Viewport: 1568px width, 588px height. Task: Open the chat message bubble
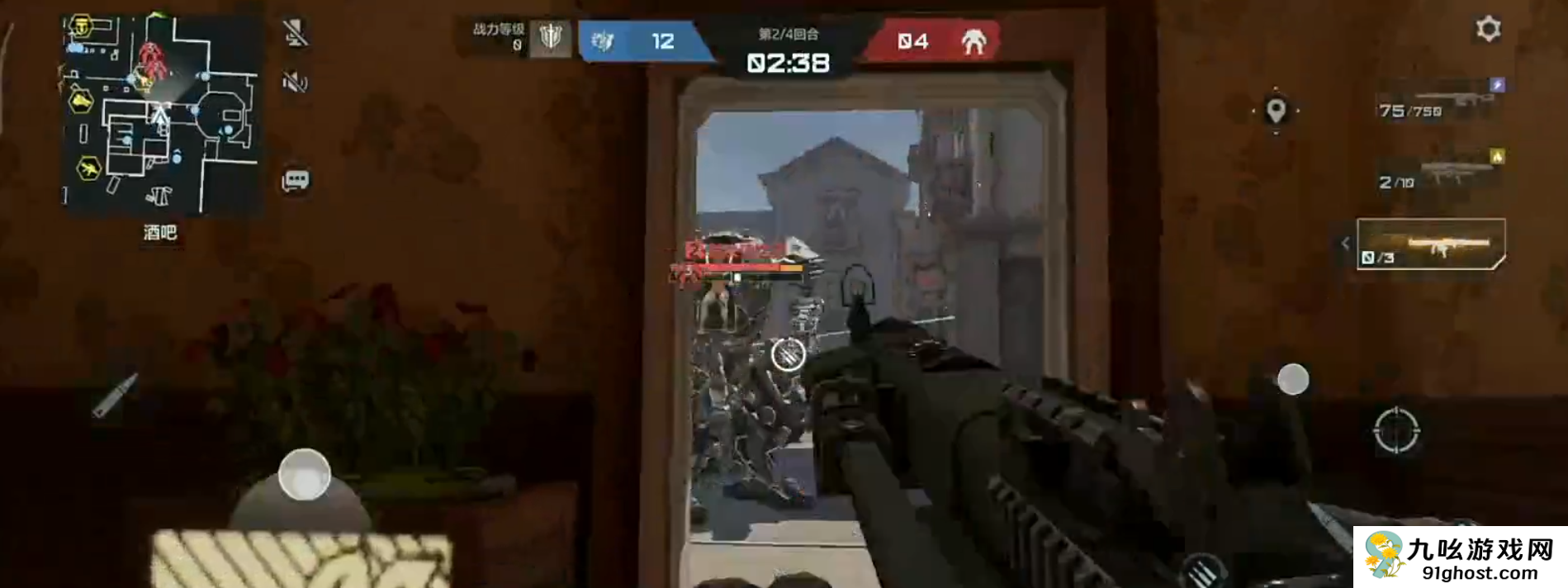pos(295,180)
